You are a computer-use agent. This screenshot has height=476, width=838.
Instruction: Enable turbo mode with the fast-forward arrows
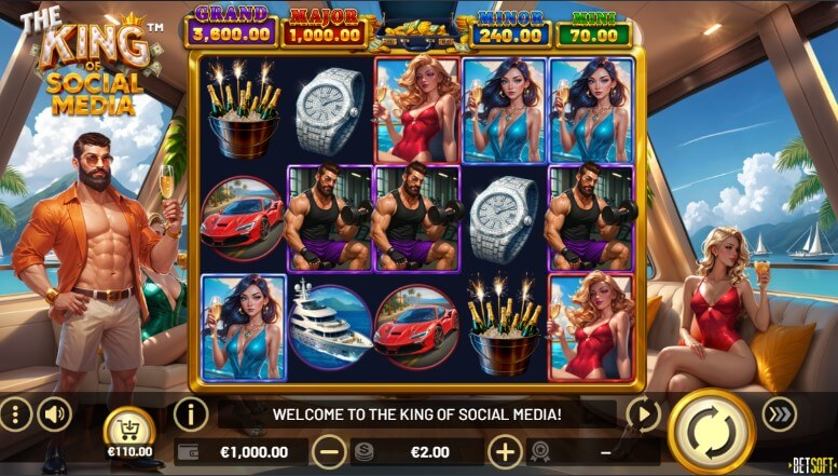[x=779, y=413]
